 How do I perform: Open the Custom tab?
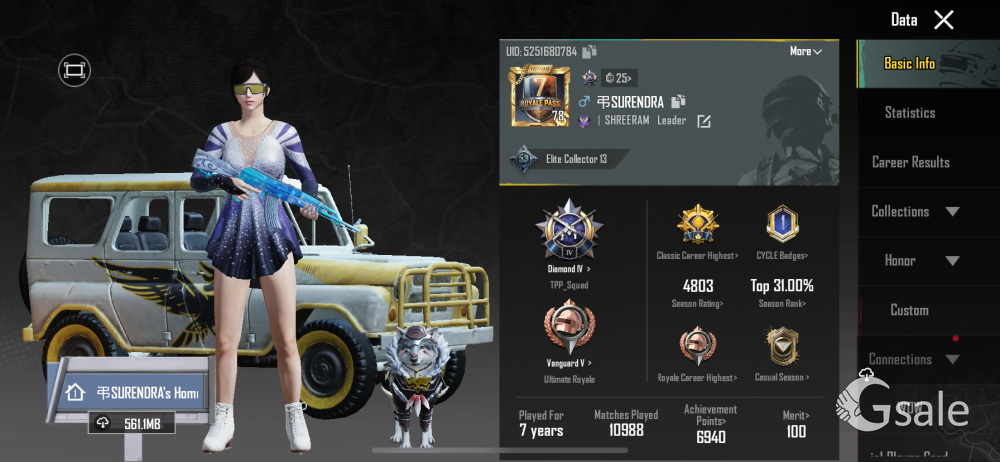909,310
